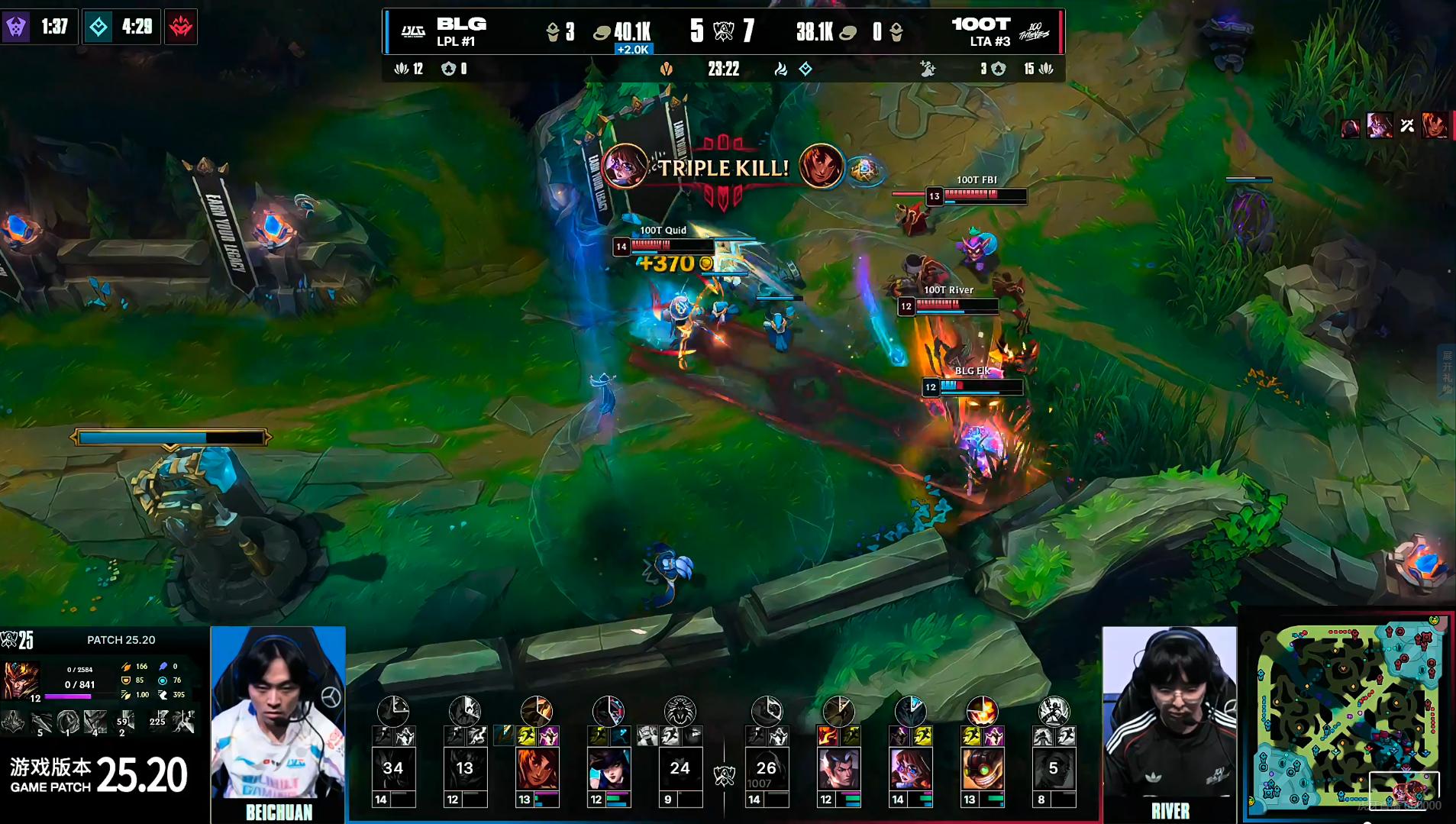Choose the horned dark-haired champion portrait on red team

(838, 768)
